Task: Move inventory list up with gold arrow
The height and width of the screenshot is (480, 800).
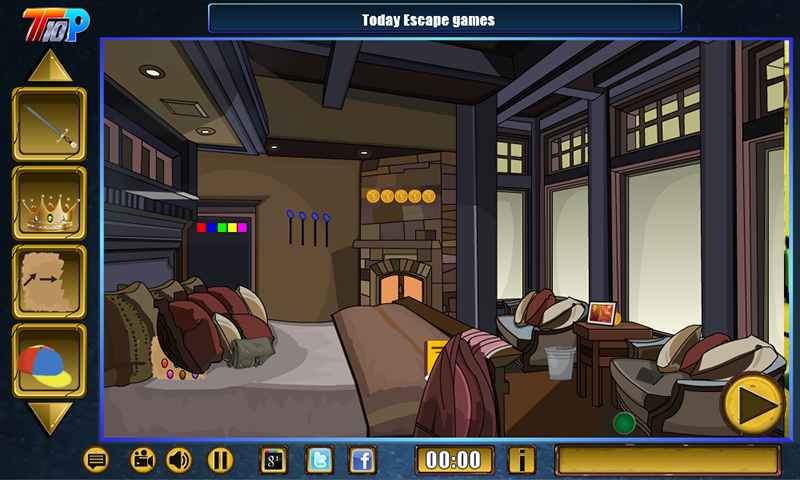Action: [x=49, y=66]
